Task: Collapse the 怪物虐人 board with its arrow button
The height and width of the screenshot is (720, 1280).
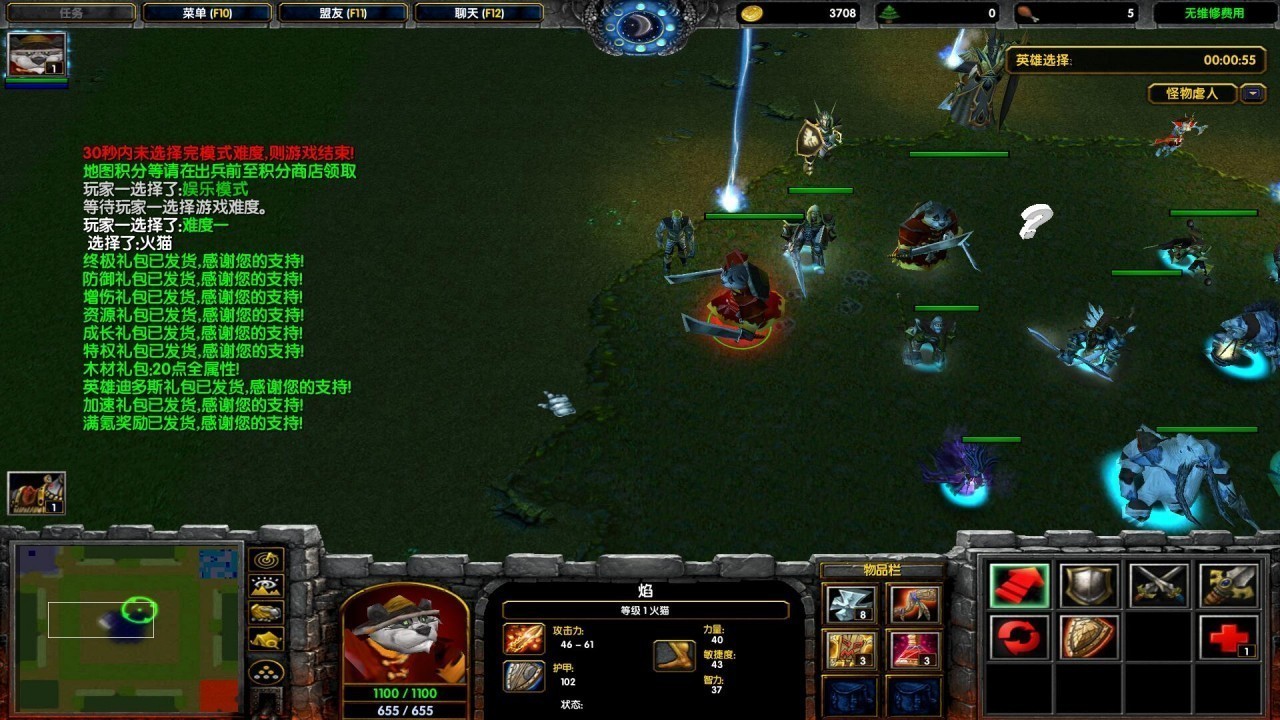Action: pos(1253,94)
